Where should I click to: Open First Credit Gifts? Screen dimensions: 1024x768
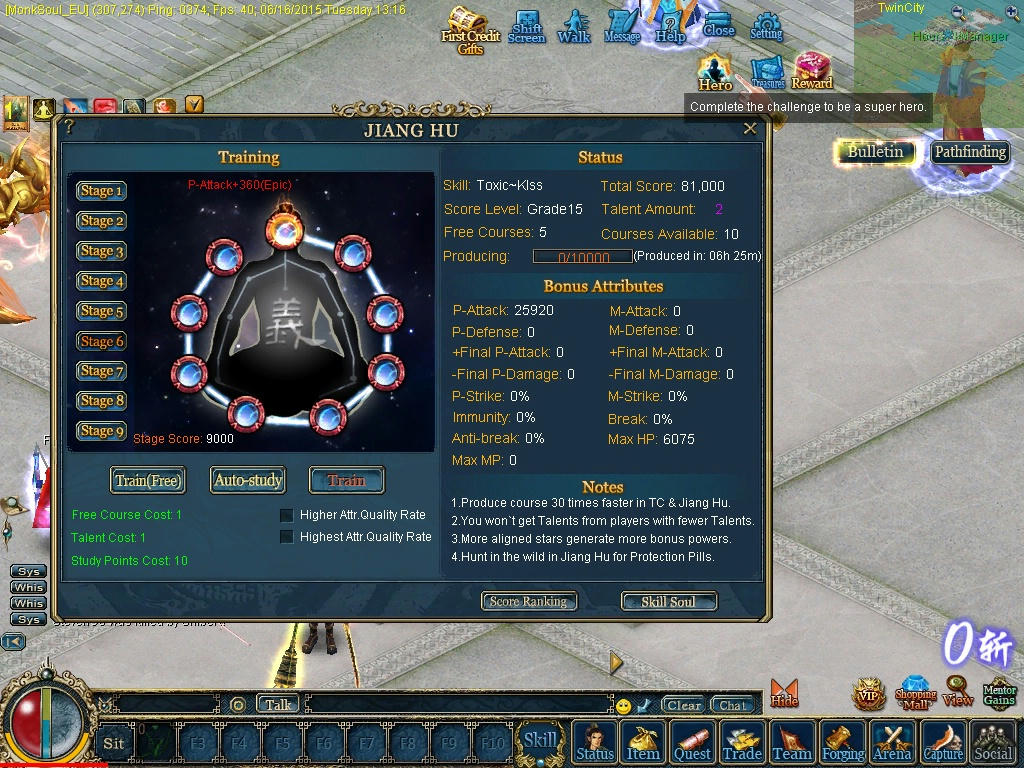pos(469,30)
